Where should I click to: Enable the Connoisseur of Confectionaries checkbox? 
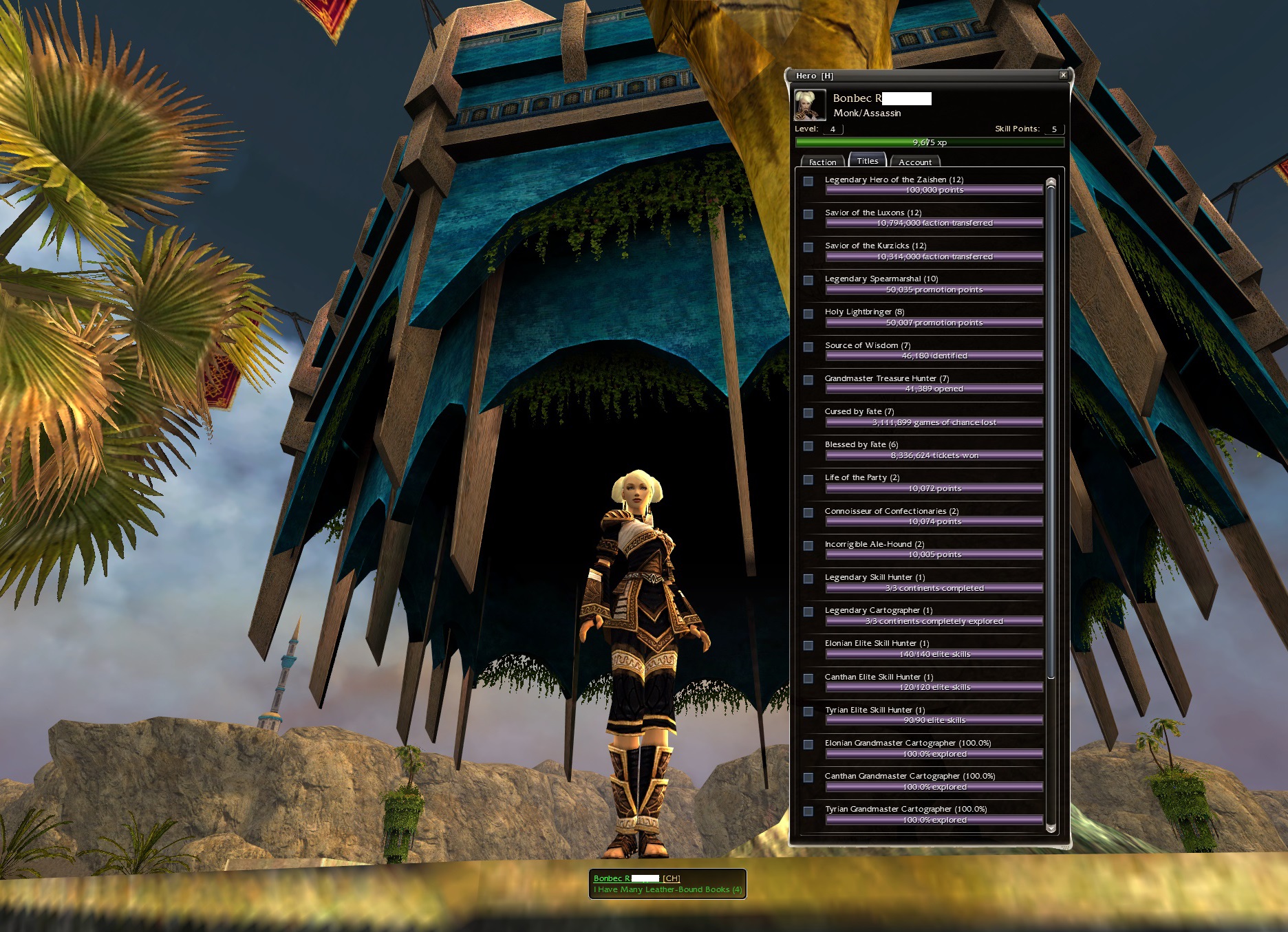pos(808,512)
